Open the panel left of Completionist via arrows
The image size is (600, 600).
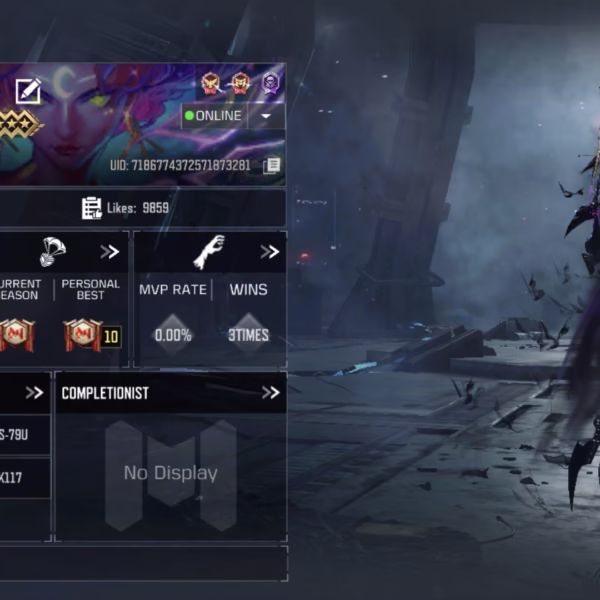coord(34,393)
